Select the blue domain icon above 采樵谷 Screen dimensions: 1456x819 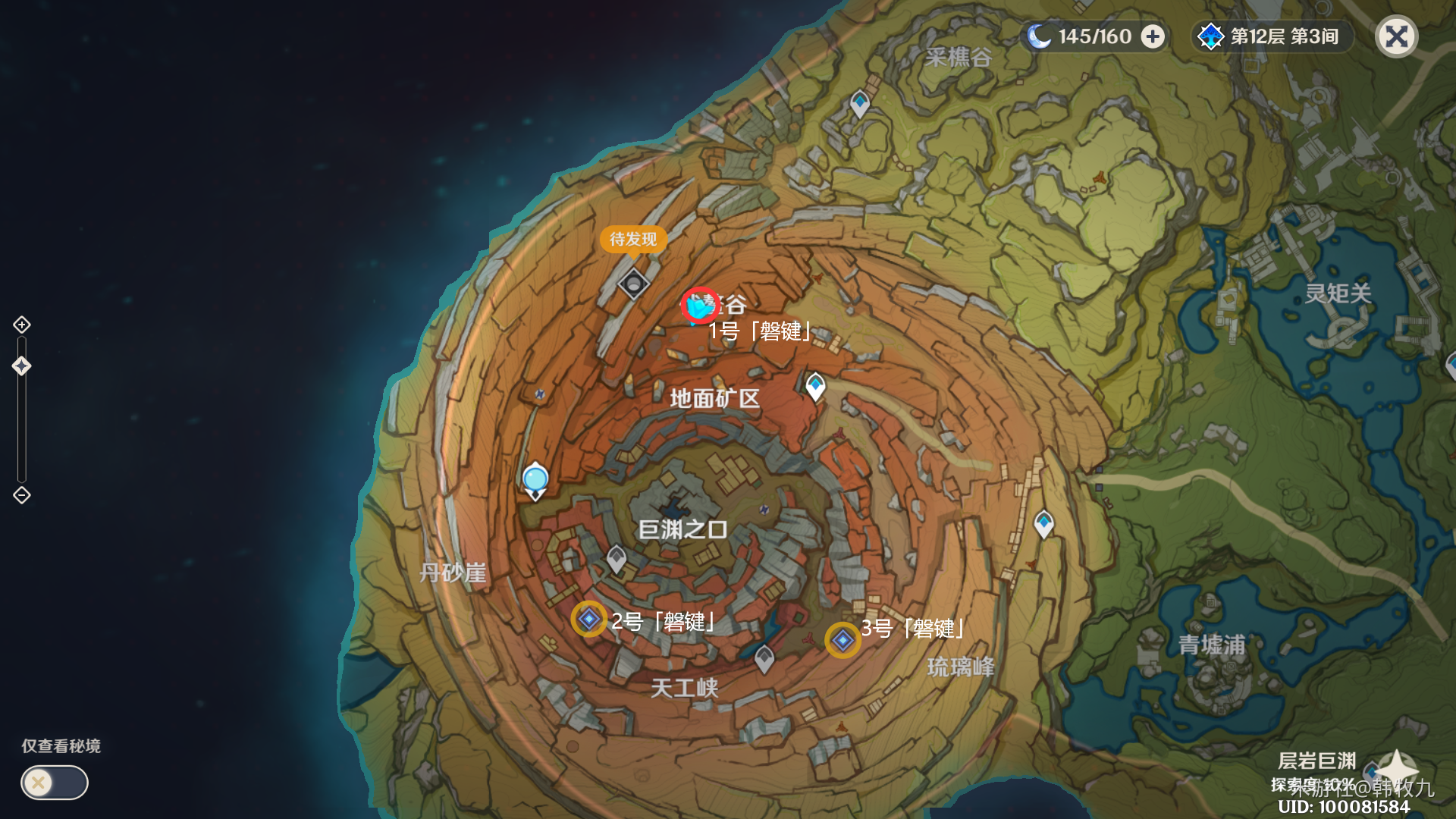861,104
